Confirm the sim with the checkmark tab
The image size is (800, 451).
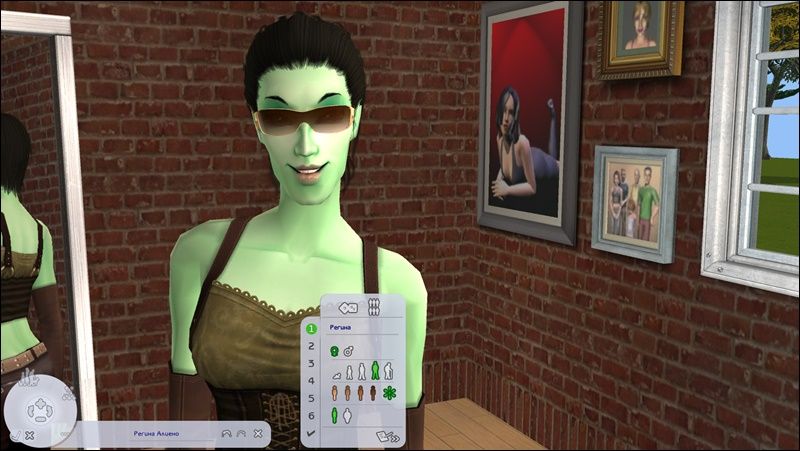coord(311,432)
